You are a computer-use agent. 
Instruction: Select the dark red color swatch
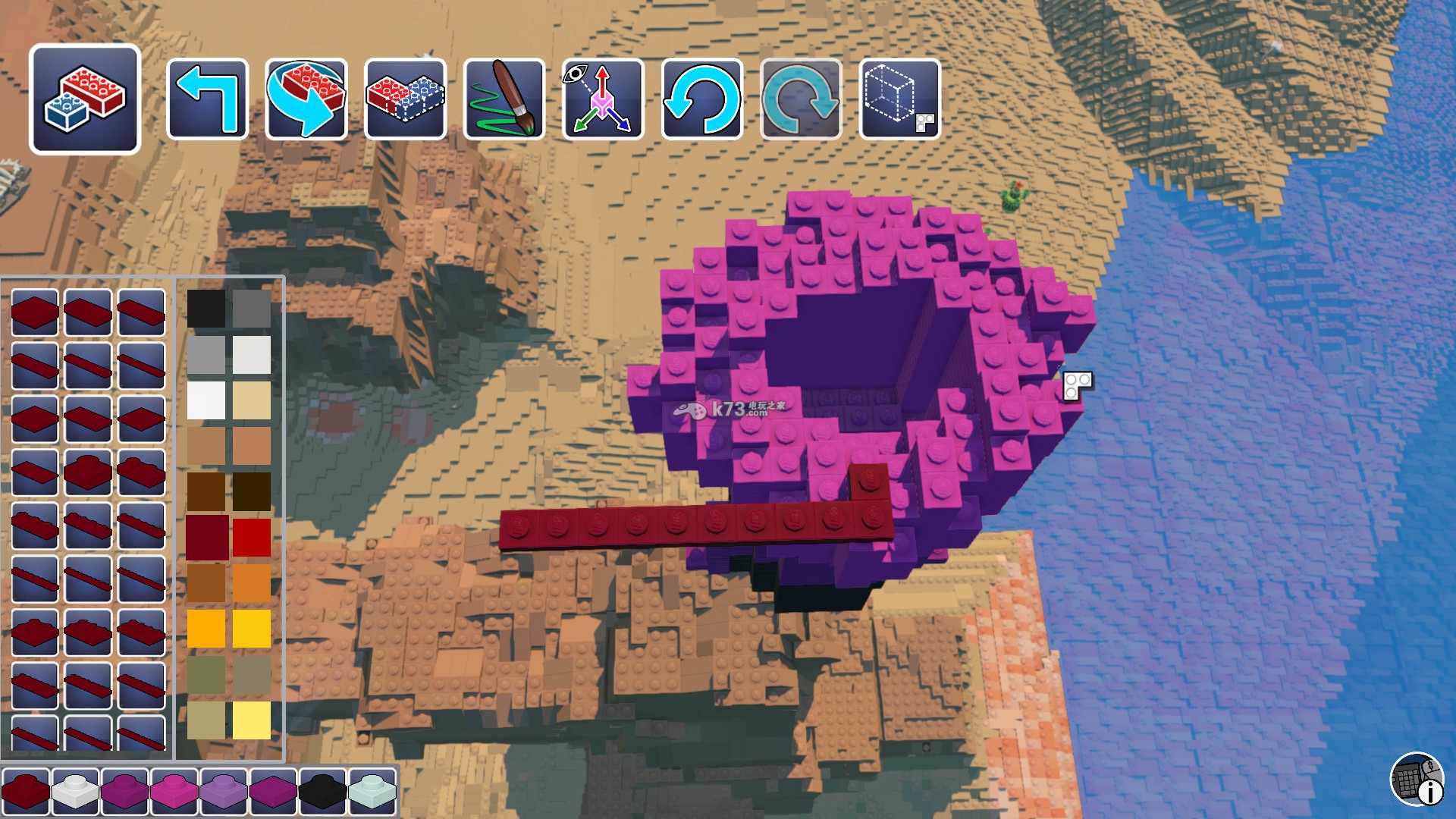click(206, 537)
